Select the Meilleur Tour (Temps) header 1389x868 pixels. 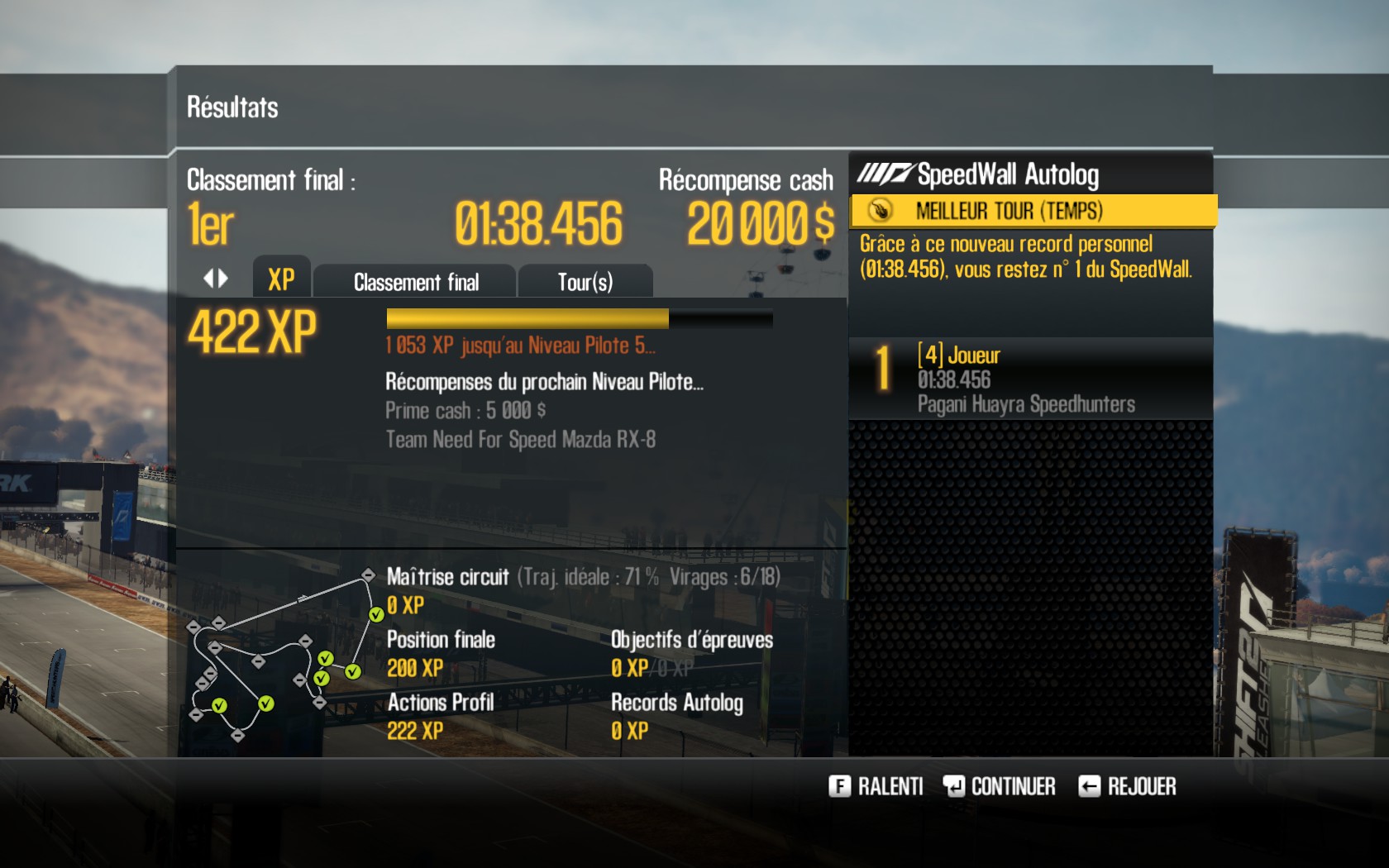pyautogui.click(x=1033, y=211)
